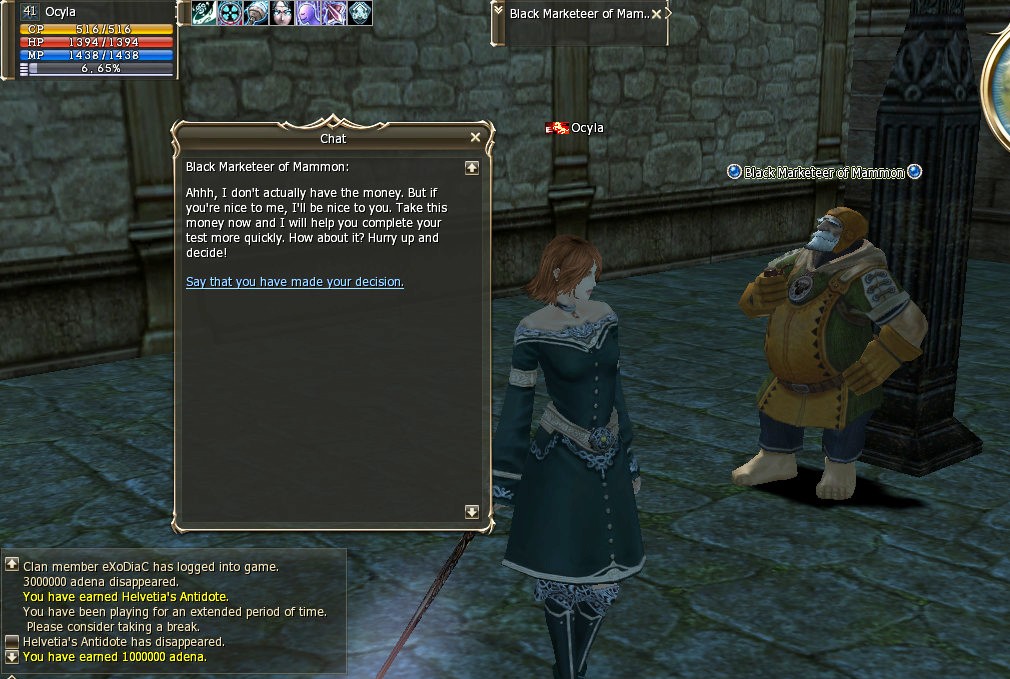1010x679 pixels.
Task: Click the first teal wing buff icon
Action: 205,13
